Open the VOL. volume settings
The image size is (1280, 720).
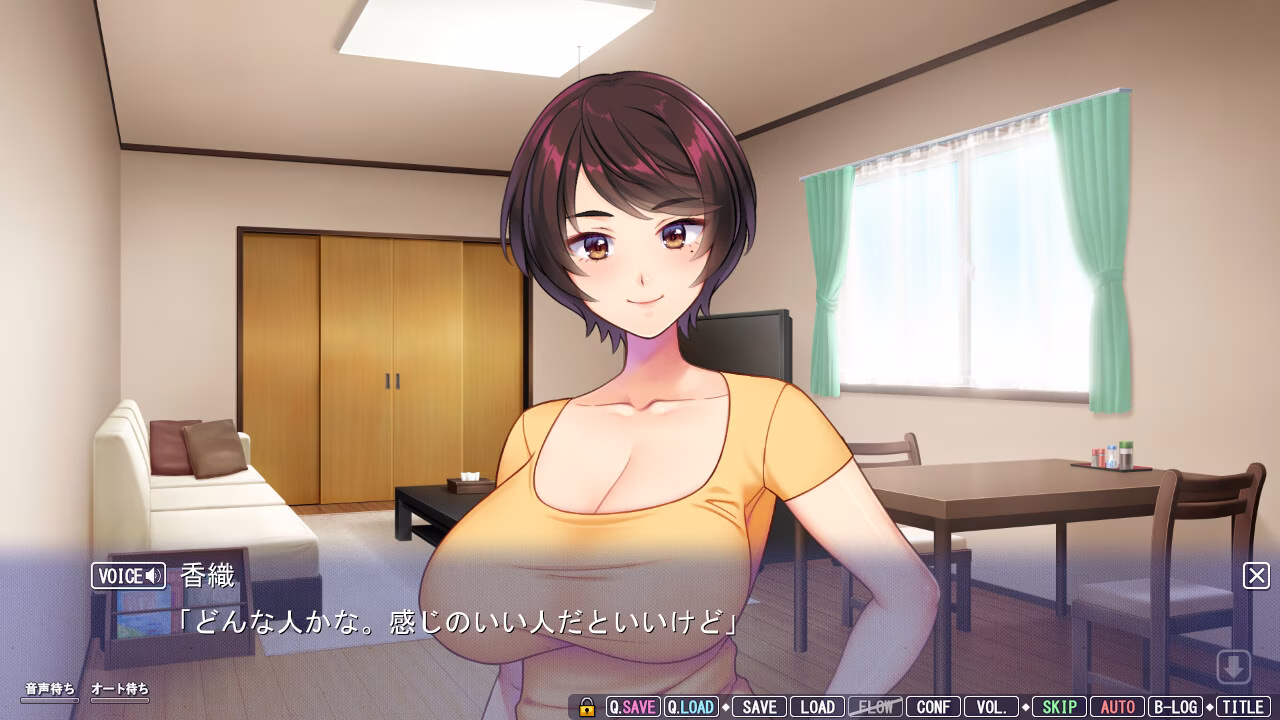pyautogui.click(x=993, y=706)
